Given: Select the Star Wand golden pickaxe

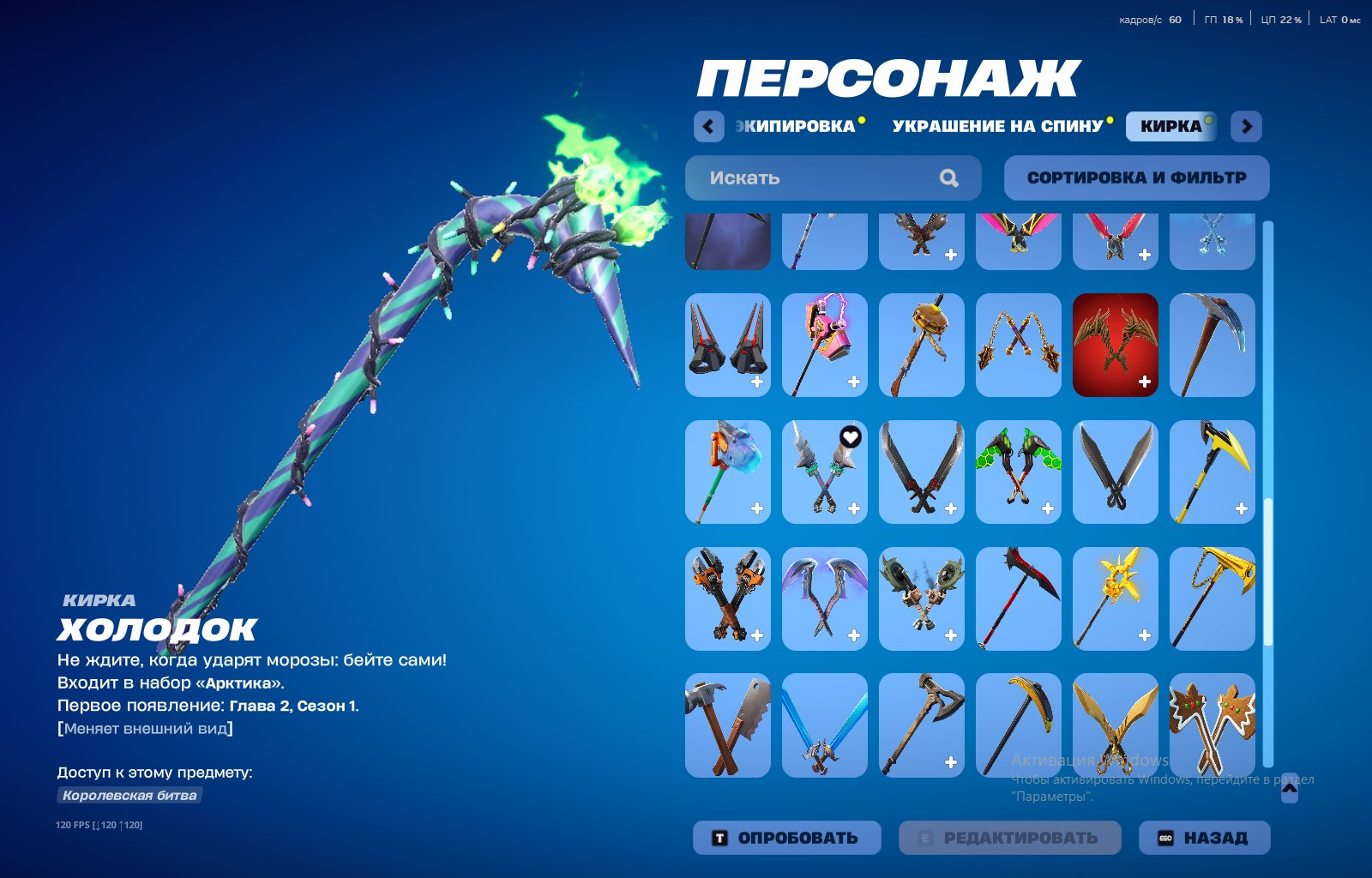Looking at the screenshot, I should point(1115,599).
